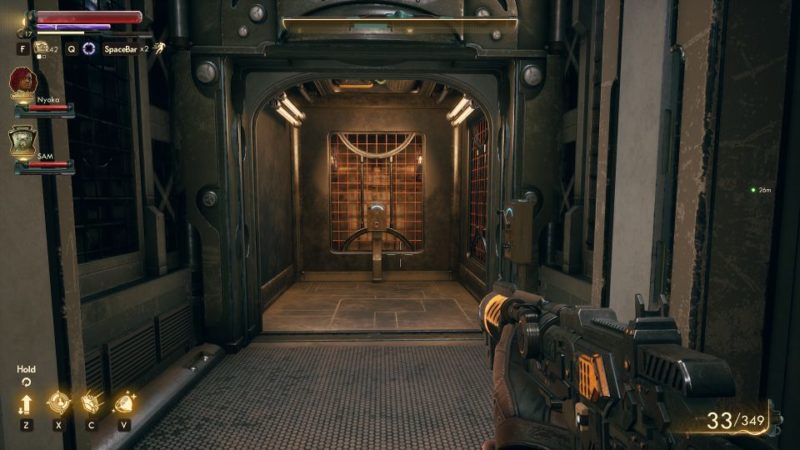Use the medical inhaler icon

click(x=41, y=47)
